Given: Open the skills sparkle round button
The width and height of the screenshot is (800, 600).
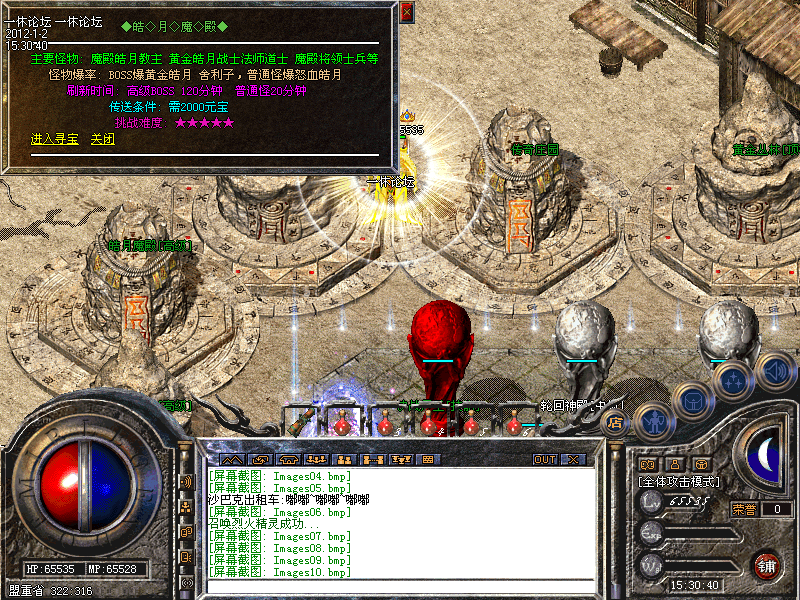Looking at the screenshot, I should pyautogui.click(x=735, y=381).
